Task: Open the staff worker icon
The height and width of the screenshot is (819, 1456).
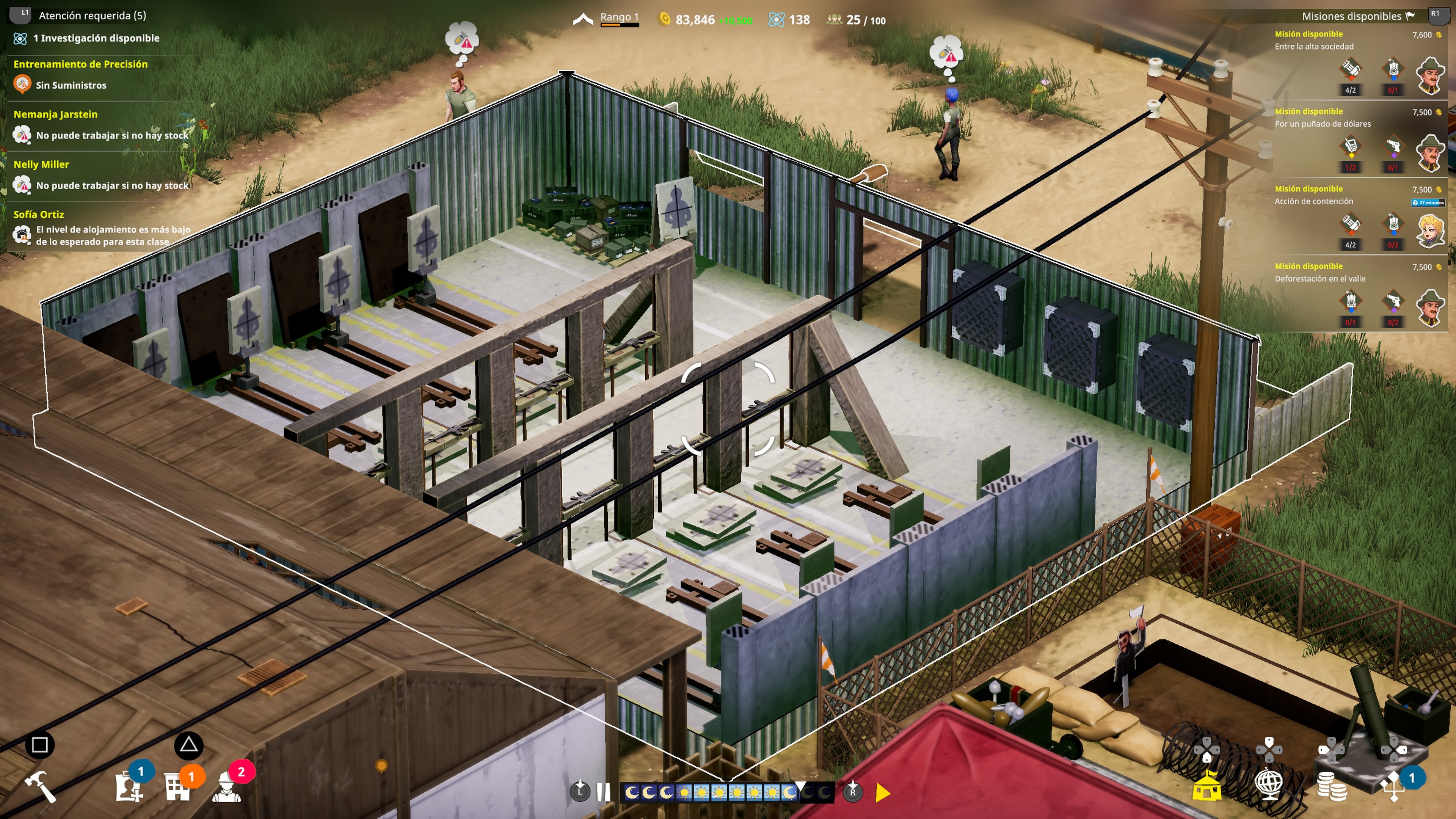Action: [x=227, y=786]
